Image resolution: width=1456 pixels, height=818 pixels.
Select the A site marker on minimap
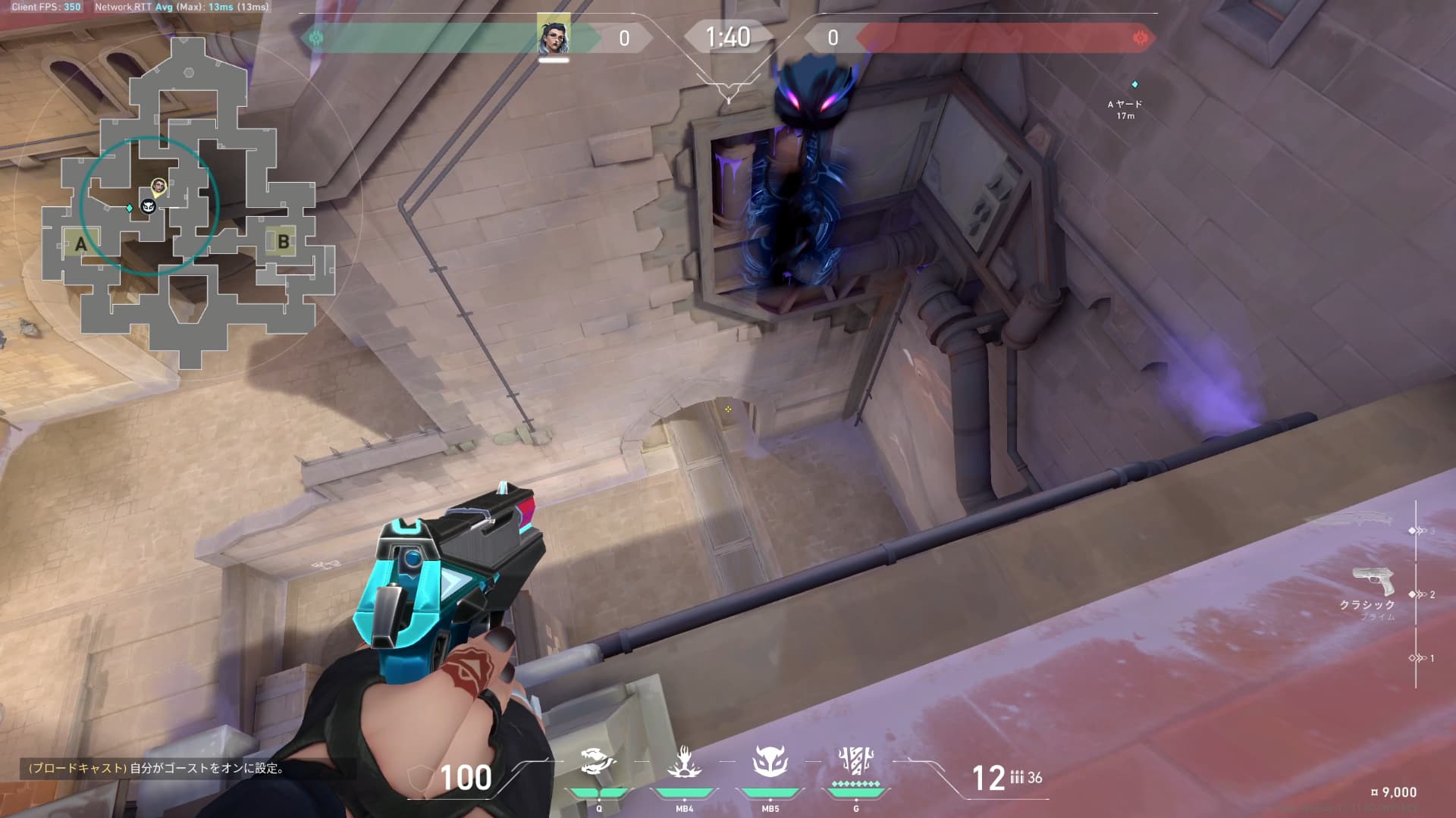pos(80,244)
